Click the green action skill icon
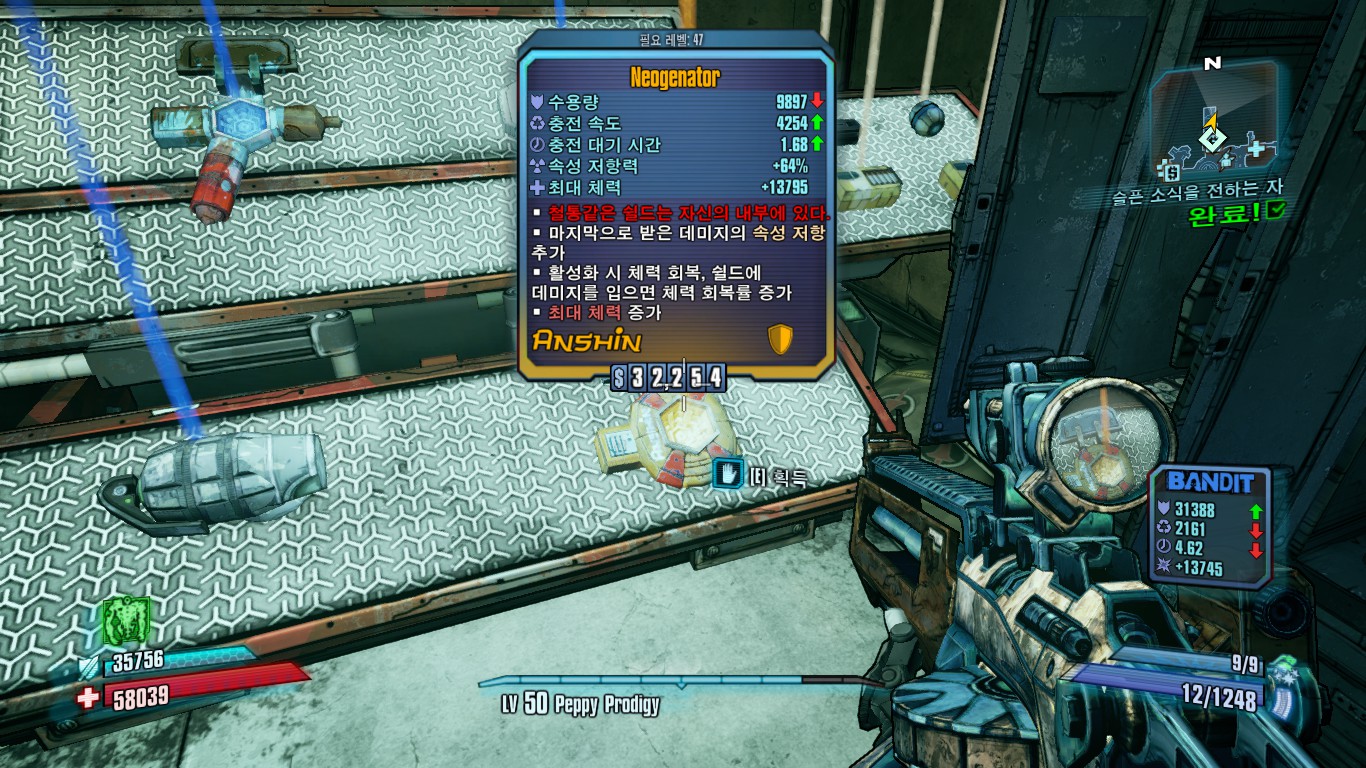1366x768 pixels. click(x=126, y=622)
